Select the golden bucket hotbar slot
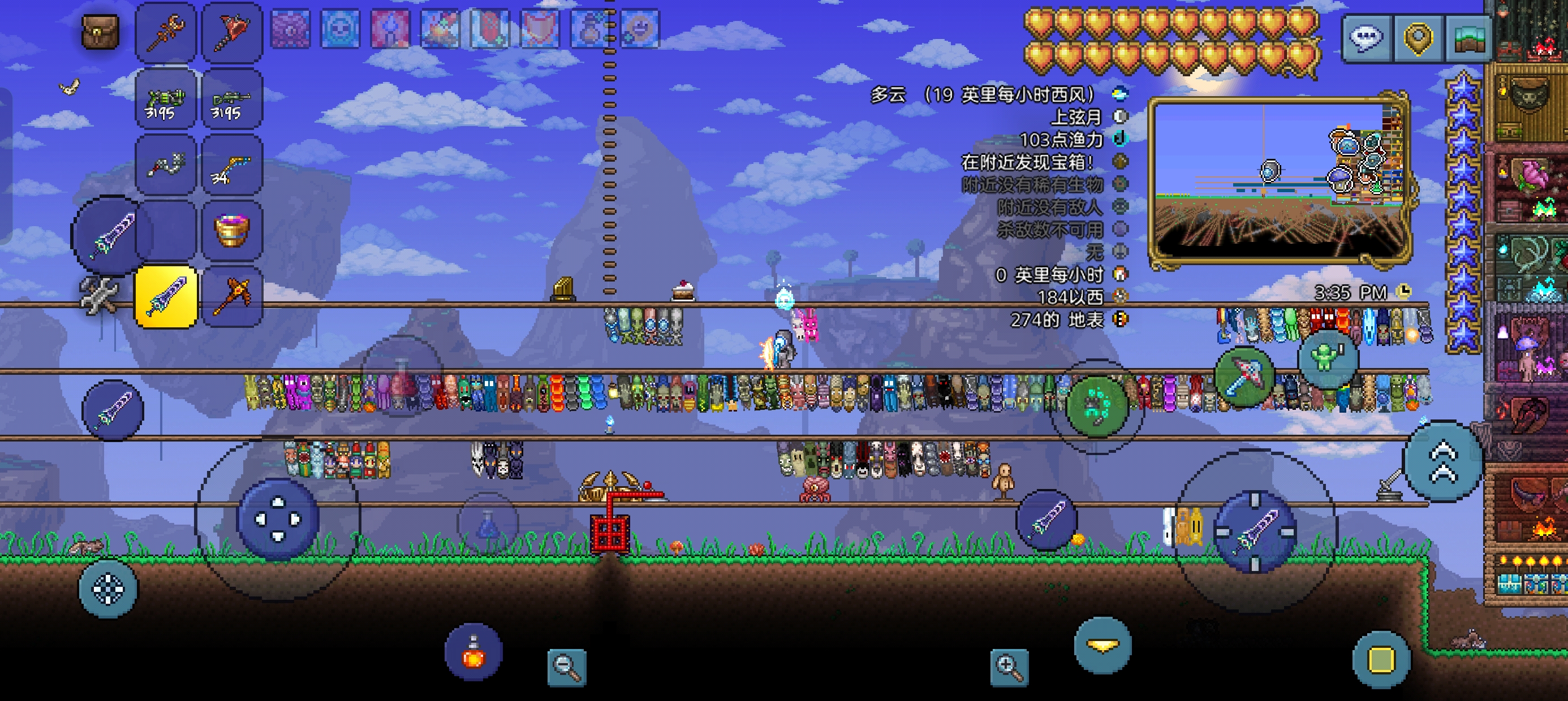The height and width of the screenshot is (701, 1568). pos(231,231)
